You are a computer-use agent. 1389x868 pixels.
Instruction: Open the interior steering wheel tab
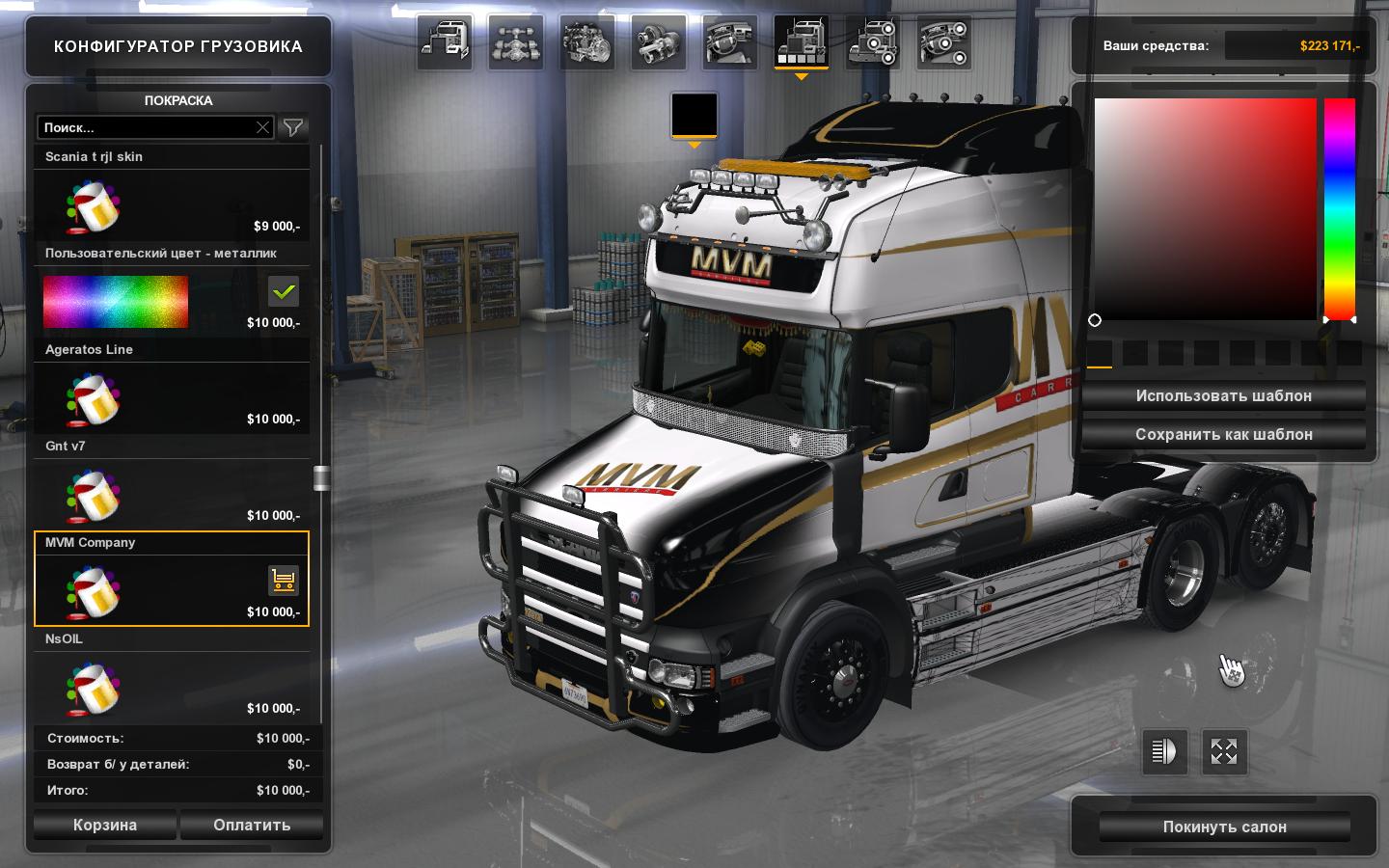click(729, 42)
